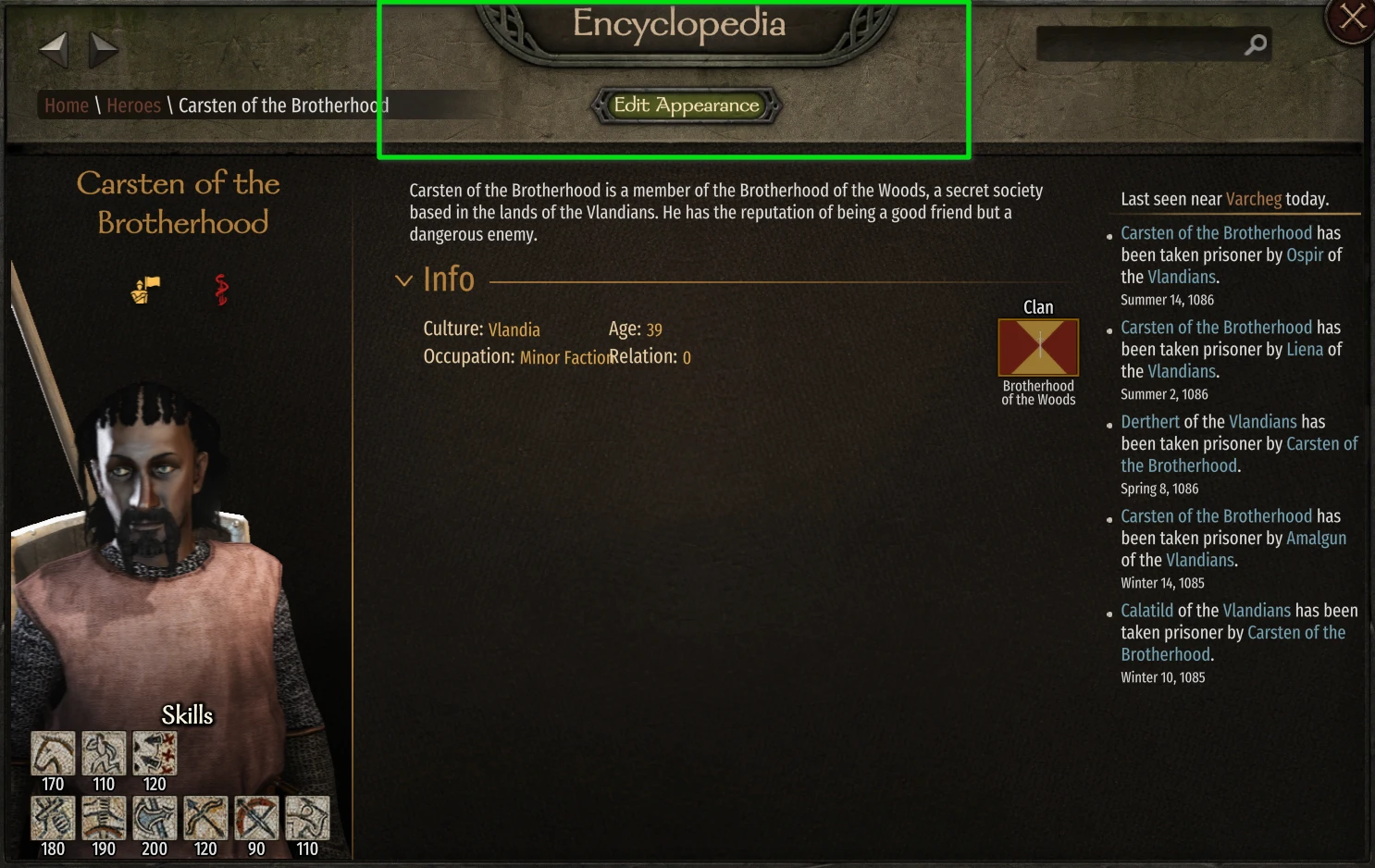1375x868 pixels.
Task: Select the Polearm skill icon above 190
Action: point(104,818)
